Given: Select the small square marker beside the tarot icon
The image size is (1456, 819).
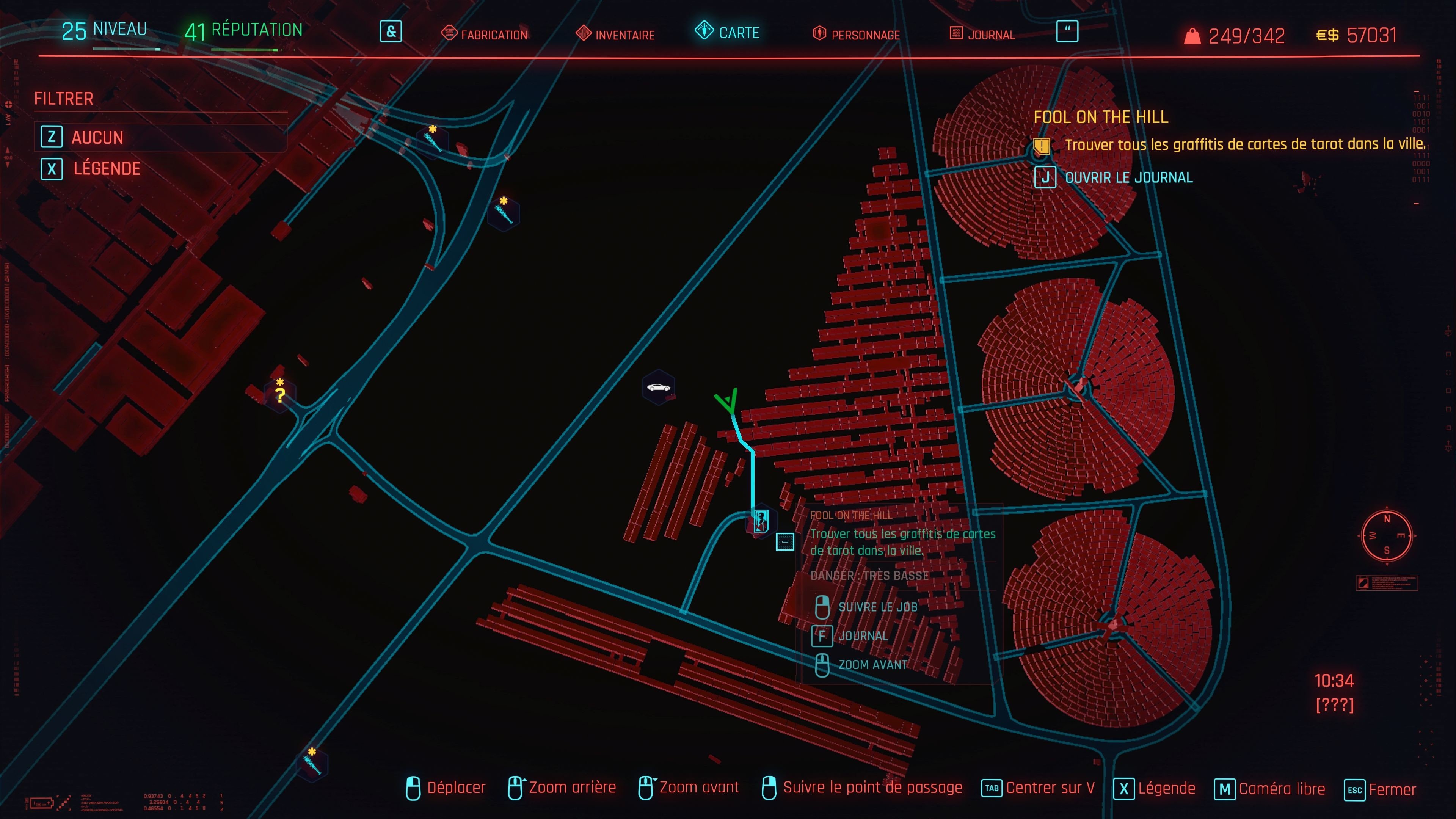Looking at the screenshot, I should coord(785,541).
